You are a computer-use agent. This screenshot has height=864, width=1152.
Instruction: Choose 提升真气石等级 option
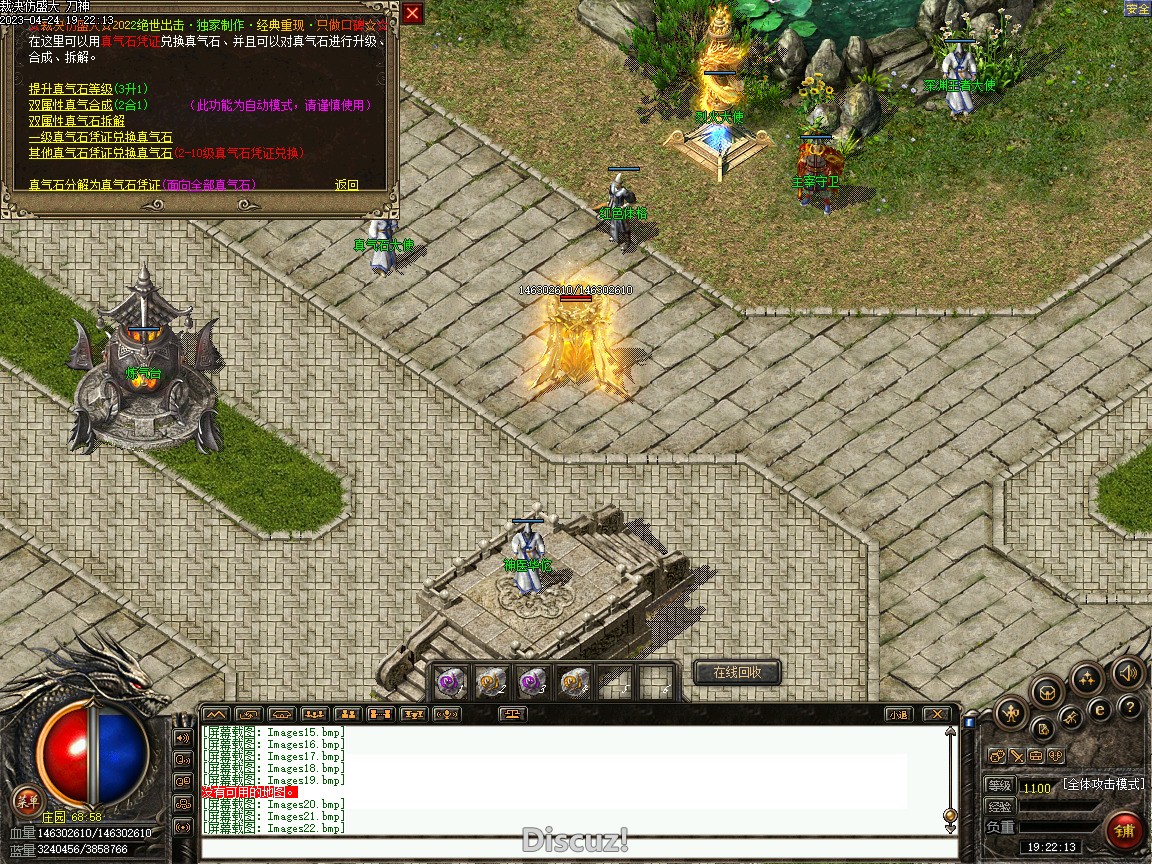click(x=70, y=89)
